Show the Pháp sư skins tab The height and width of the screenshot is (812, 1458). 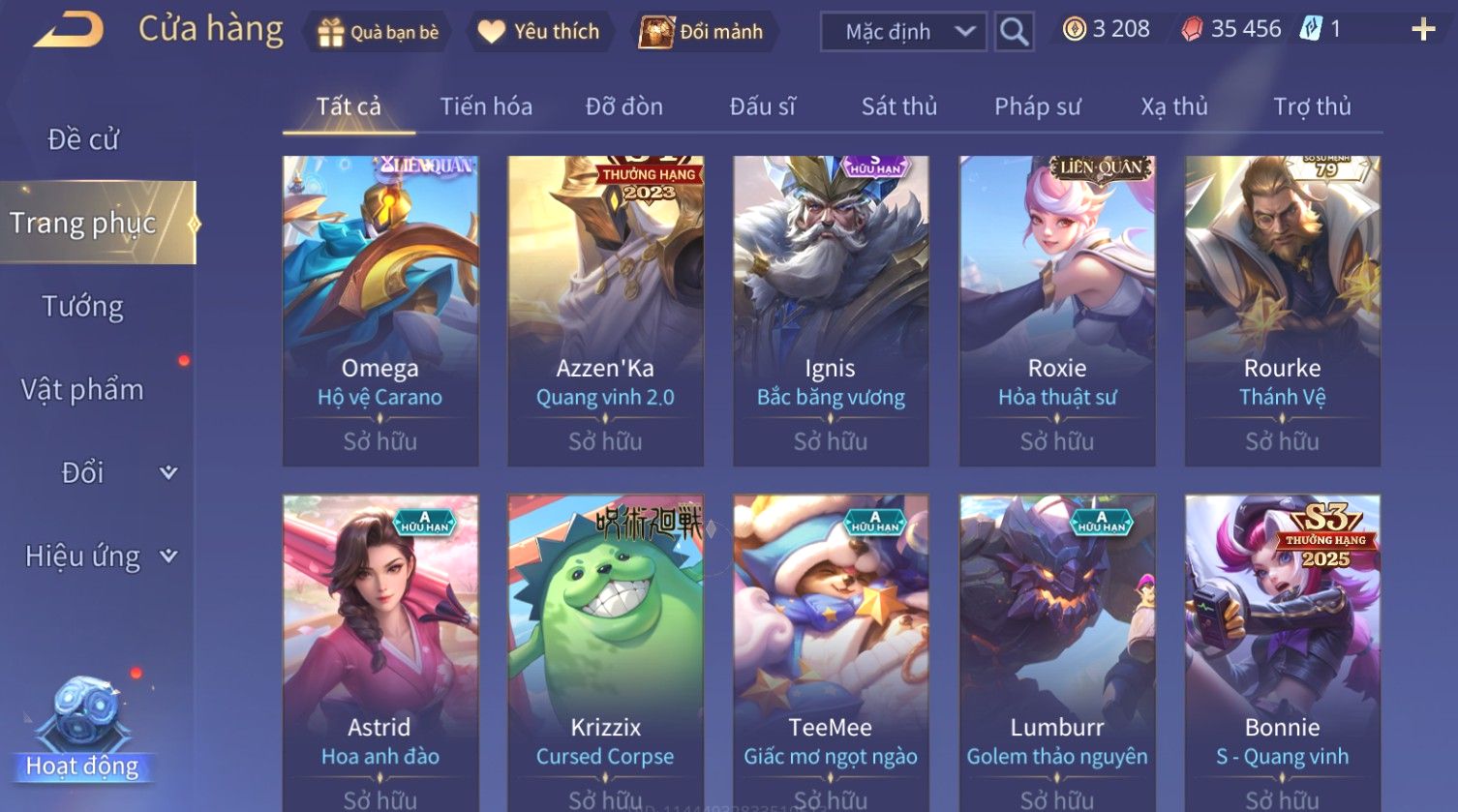coord(1037,106)
